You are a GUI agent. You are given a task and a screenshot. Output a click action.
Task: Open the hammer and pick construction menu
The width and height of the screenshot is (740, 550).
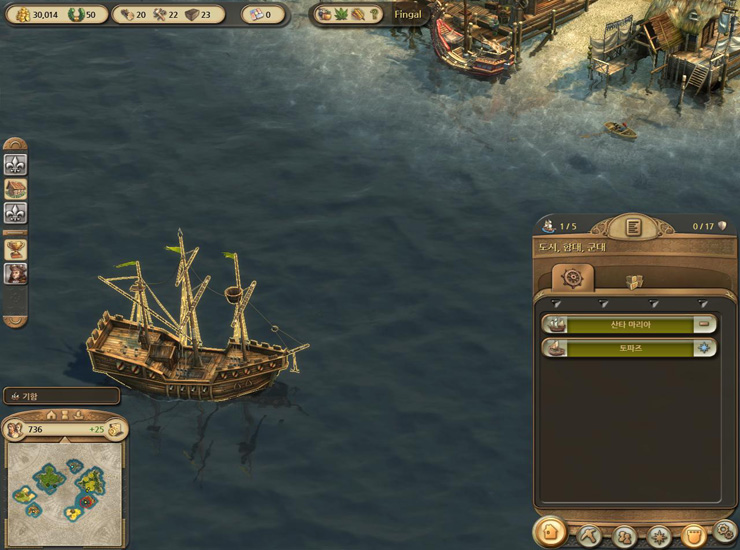click(x=589, y=535)
